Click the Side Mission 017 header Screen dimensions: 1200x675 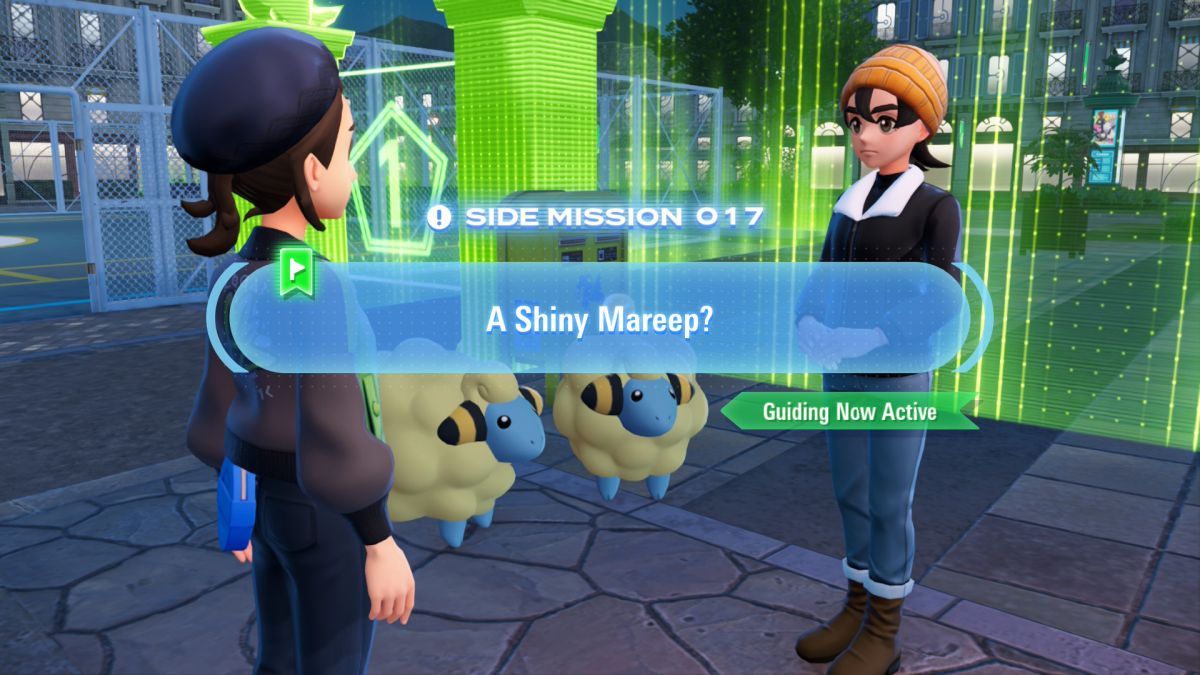(597, 216)
